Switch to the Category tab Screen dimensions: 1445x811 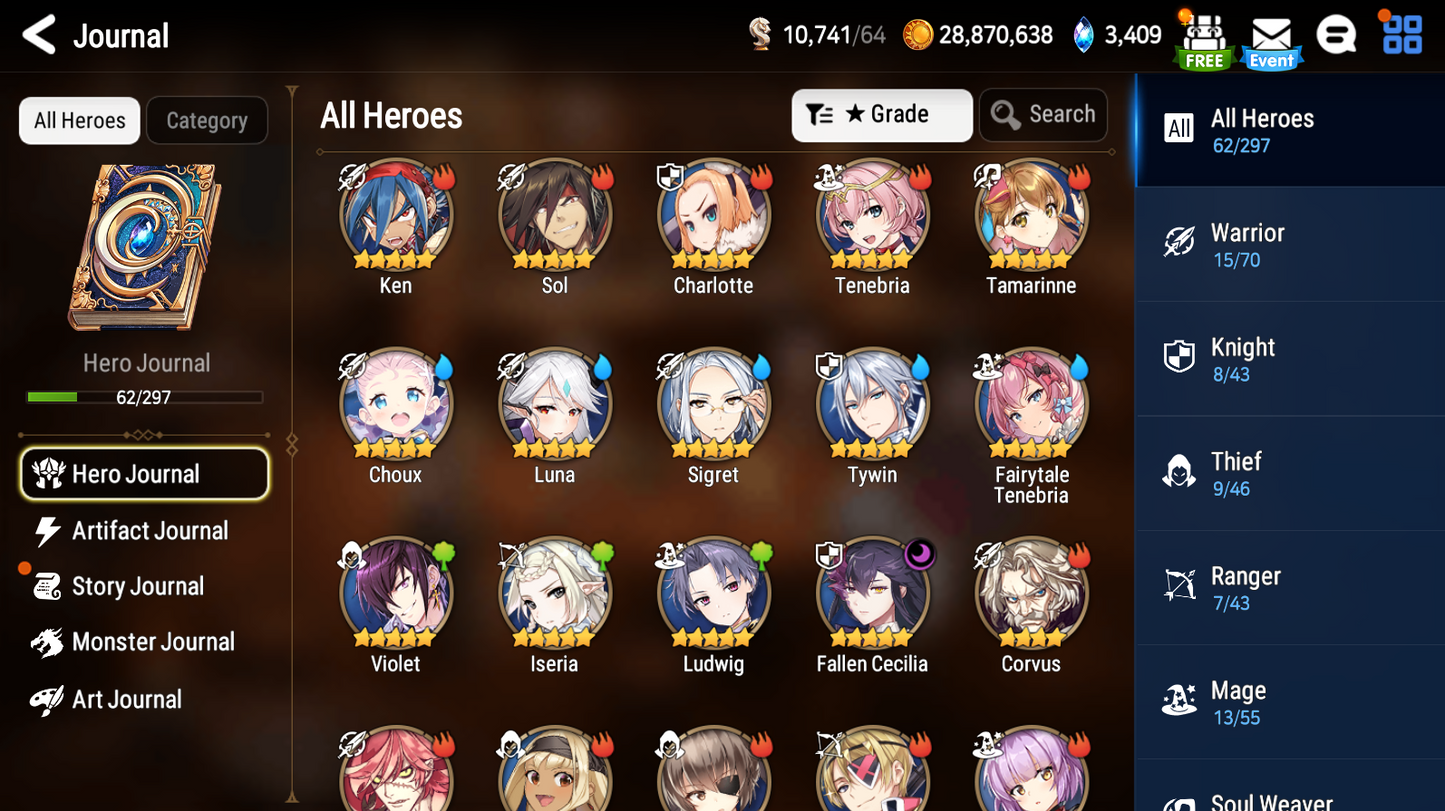coord(206,121)
